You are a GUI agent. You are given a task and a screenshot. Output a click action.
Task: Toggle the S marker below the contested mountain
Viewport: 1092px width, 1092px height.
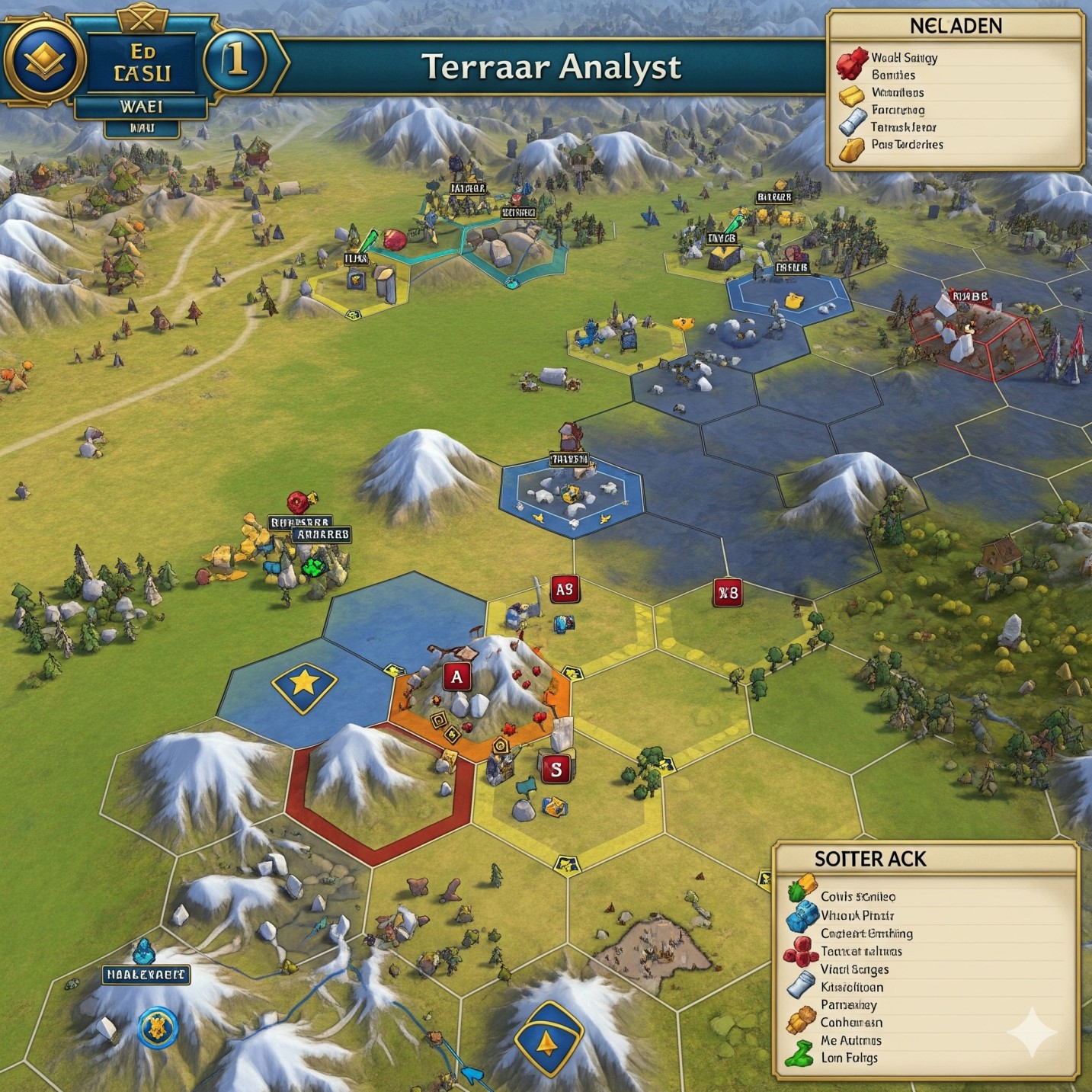[x=556, y=770]
